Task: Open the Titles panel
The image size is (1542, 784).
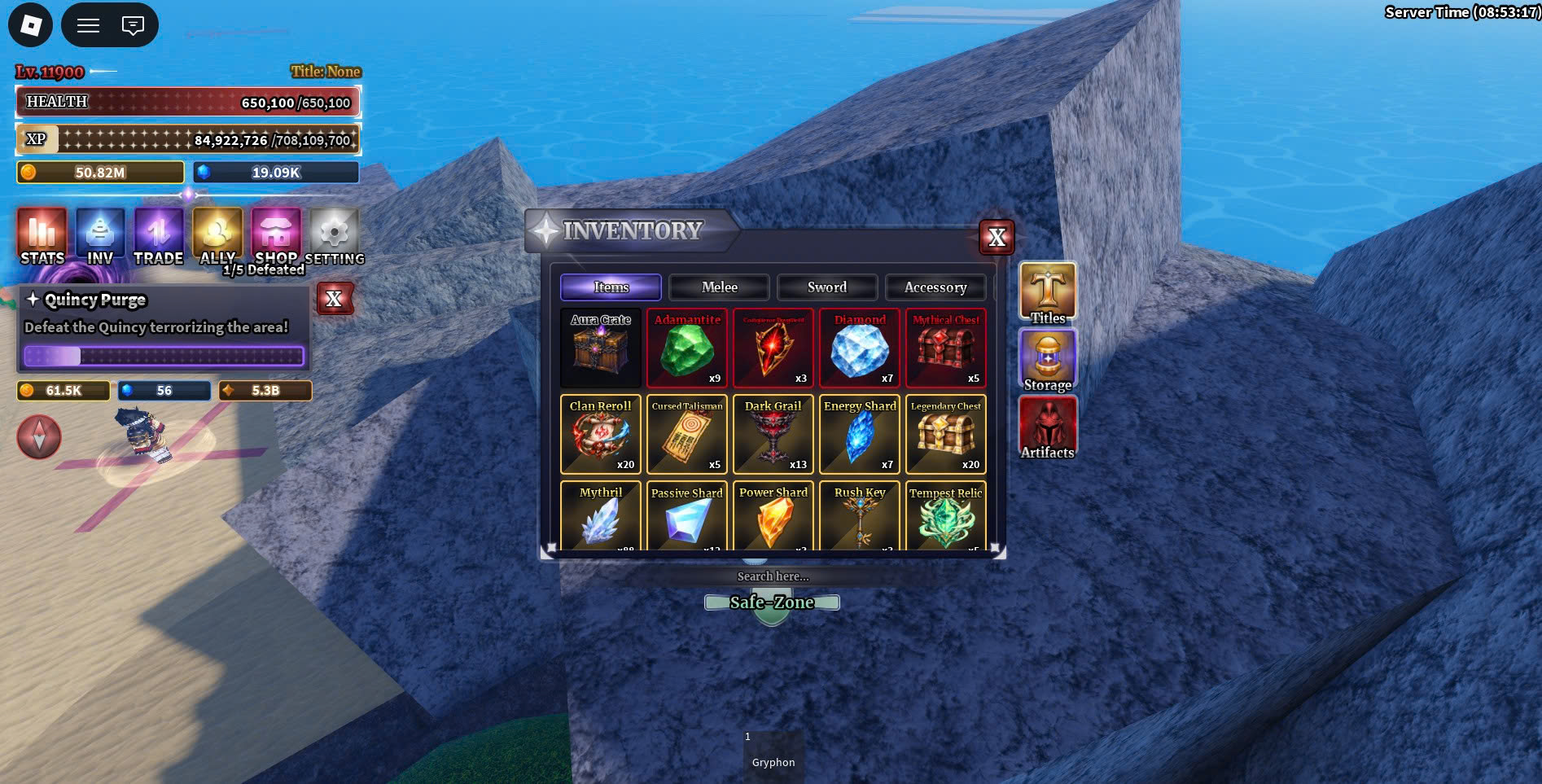Action: click(1048, 293)
